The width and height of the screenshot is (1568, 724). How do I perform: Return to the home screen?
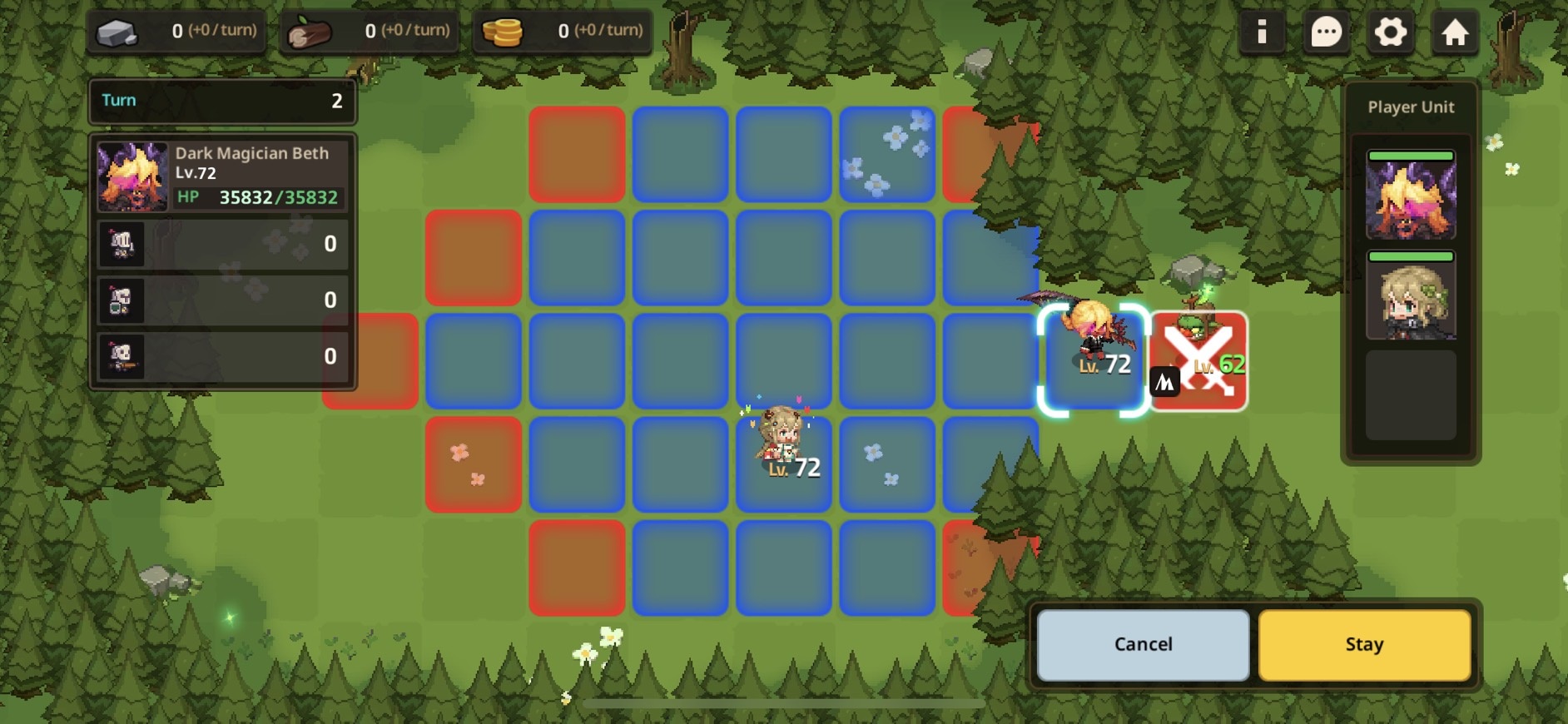pyautogui.click(x=1454, y=32)
